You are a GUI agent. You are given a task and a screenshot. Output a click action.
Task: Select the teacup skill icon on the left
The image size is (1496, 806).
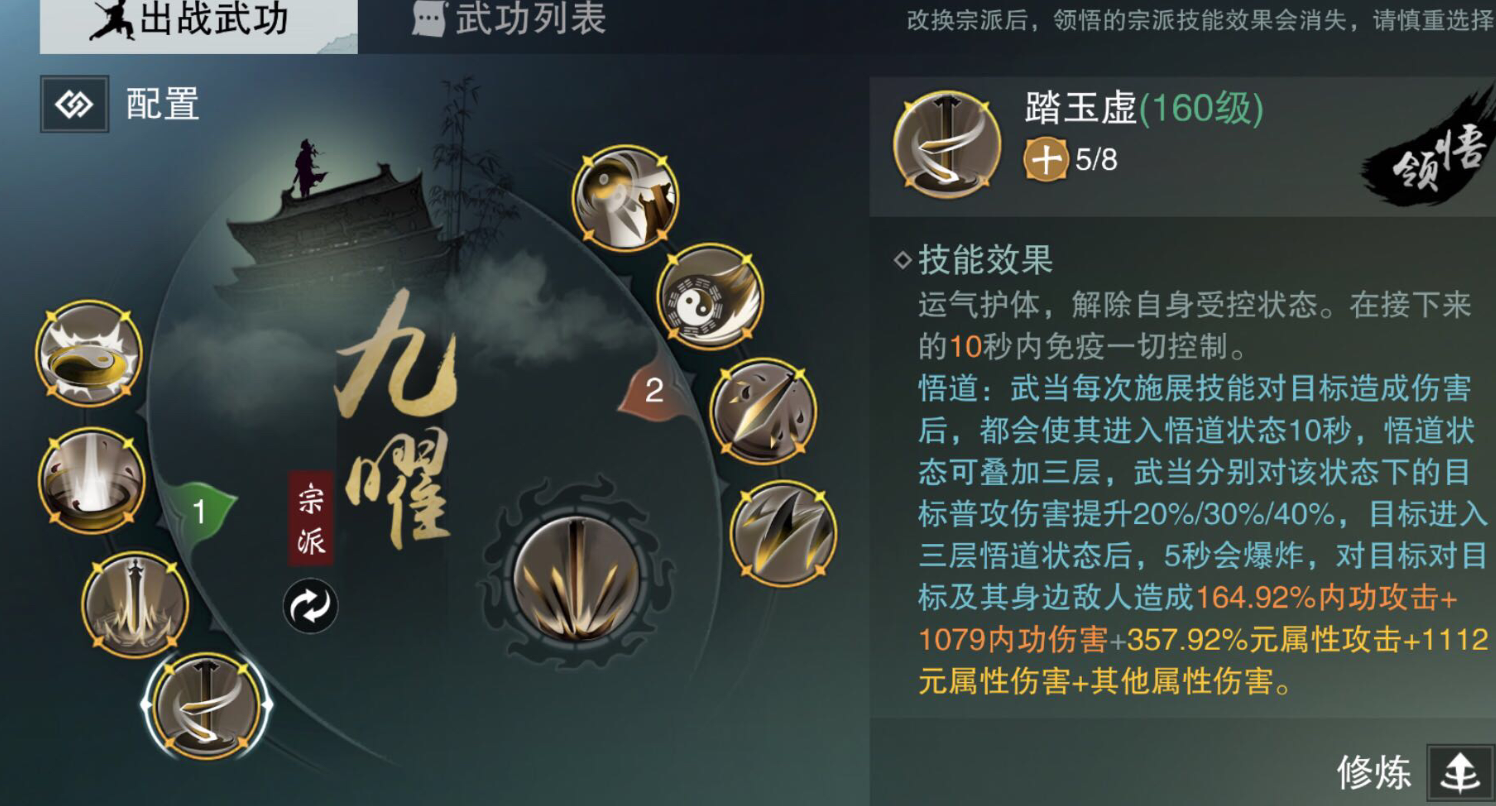click(88, 355)
